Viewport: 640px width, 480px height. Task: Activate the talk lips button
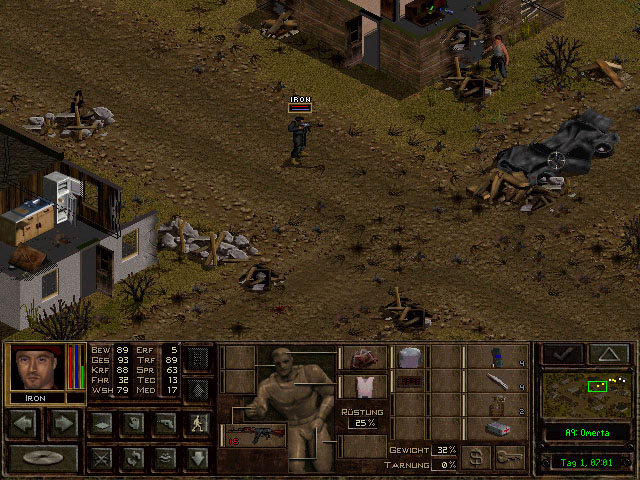[x=164, y=458]
